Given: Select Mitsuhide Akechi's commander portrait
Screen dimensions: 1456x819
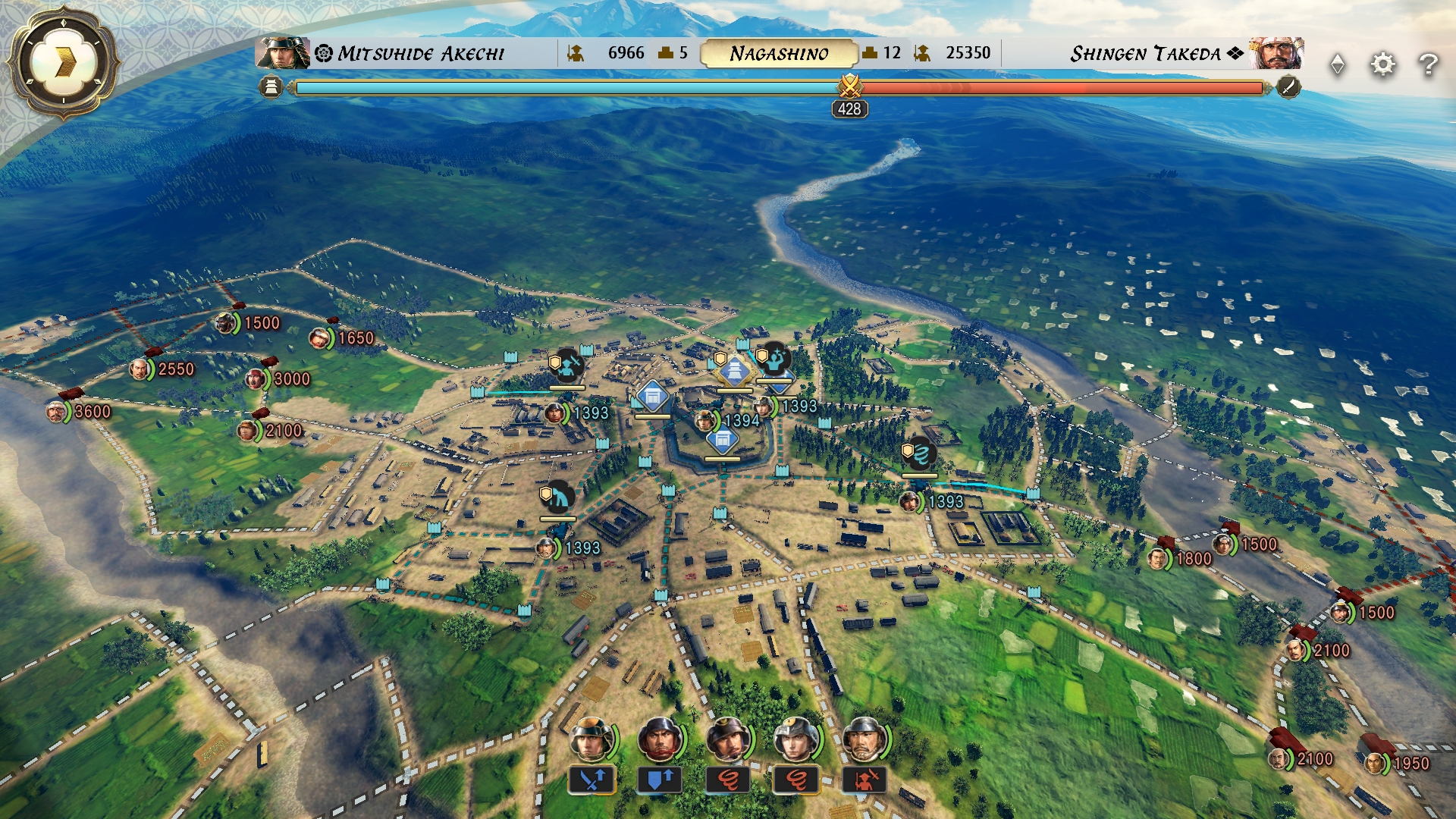Looking at the screenshot, I should click(x=282, y=53).
